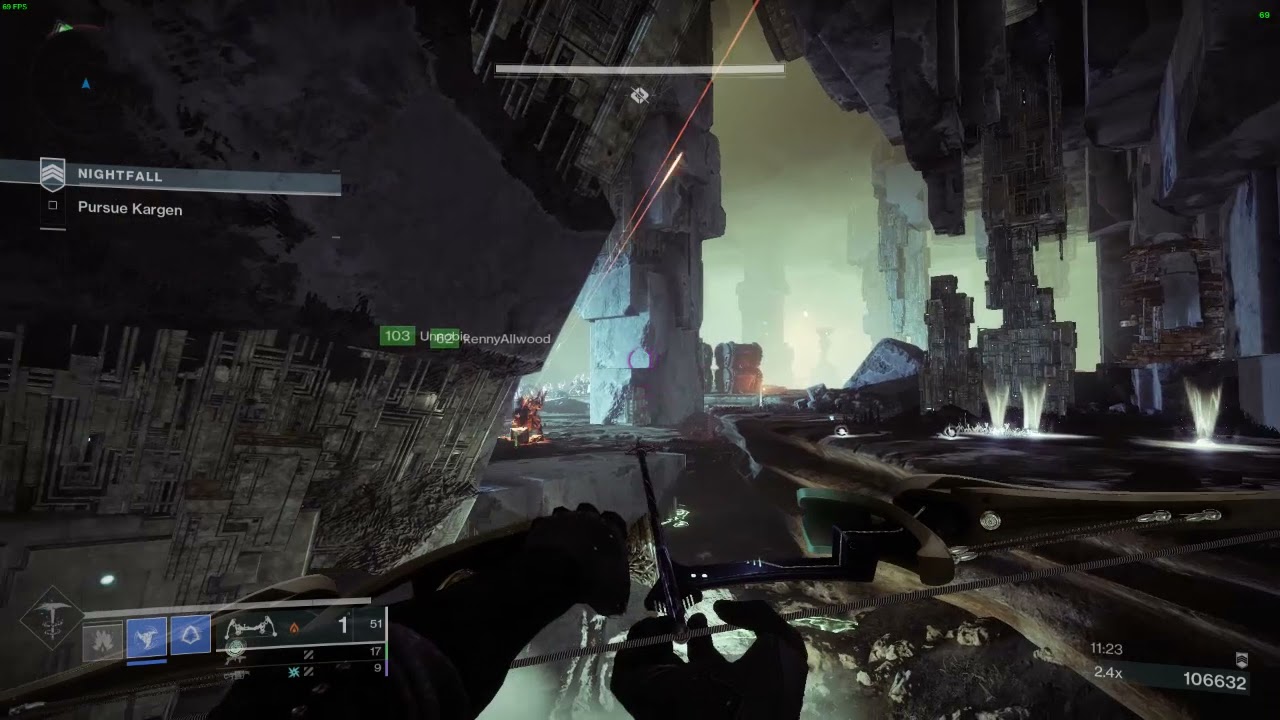Select the super ability diamond icon
Screen dimensions: 1280x720
(x=46, y=620)
